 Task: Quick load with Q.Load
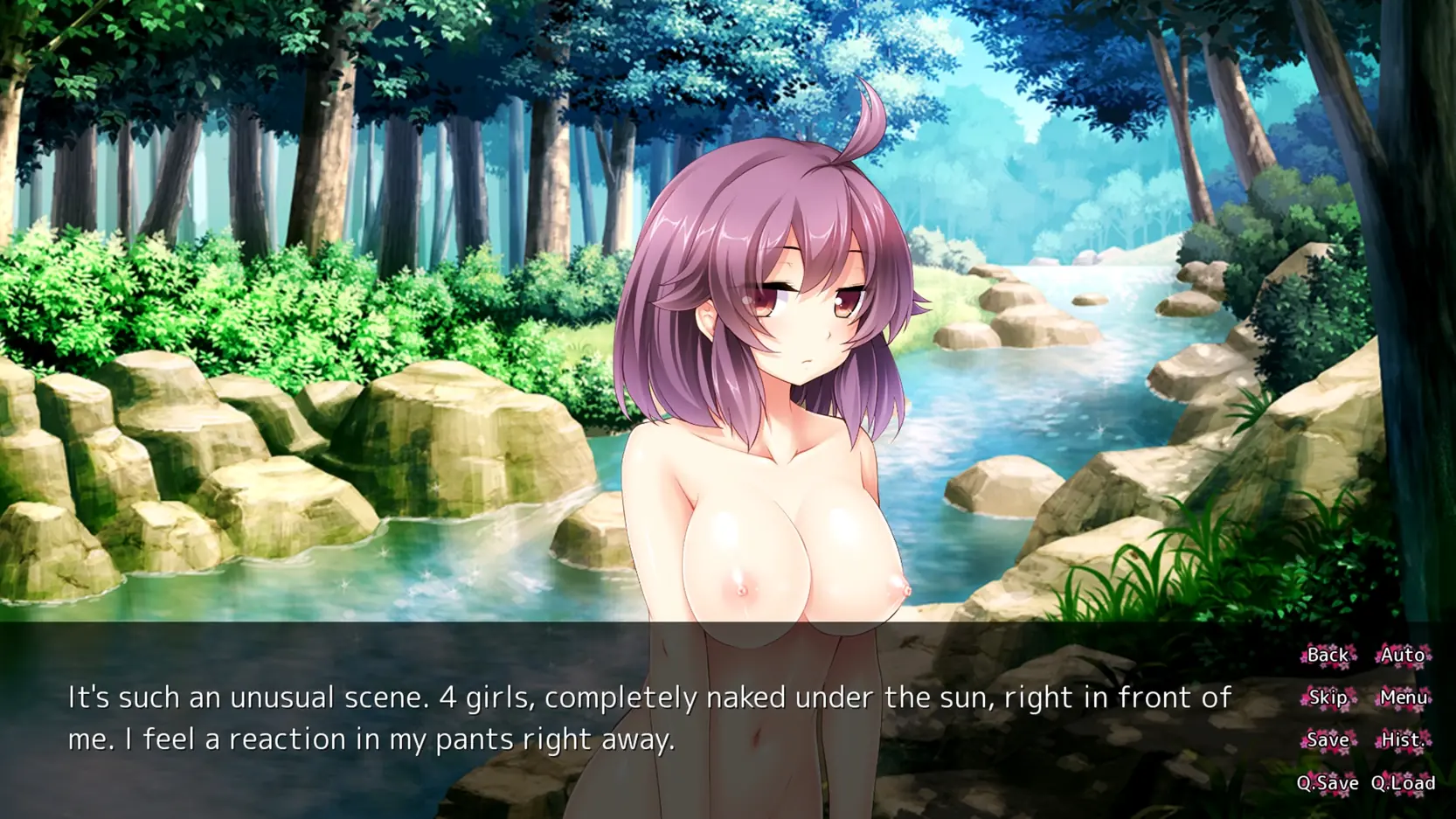click(x=1403, y=783)
